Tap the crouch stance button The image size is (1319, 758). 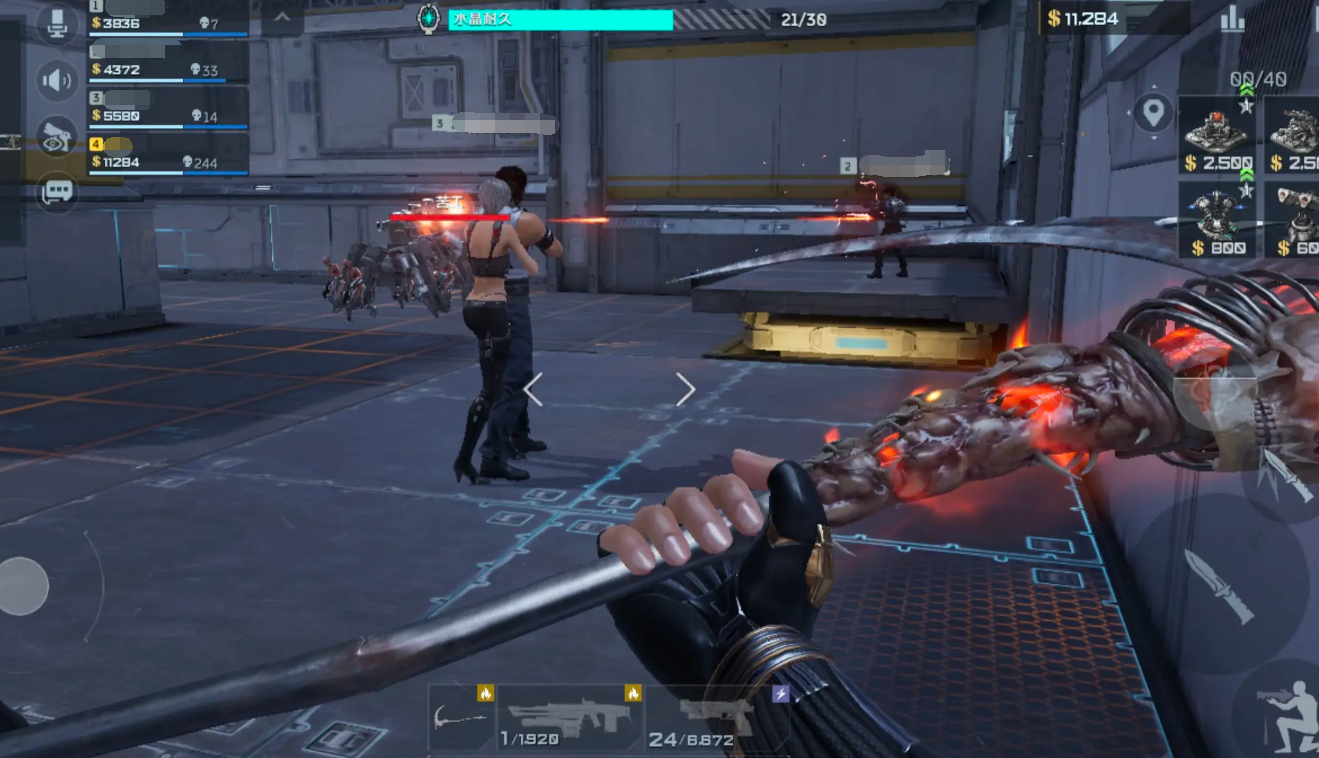point(1288,713)
